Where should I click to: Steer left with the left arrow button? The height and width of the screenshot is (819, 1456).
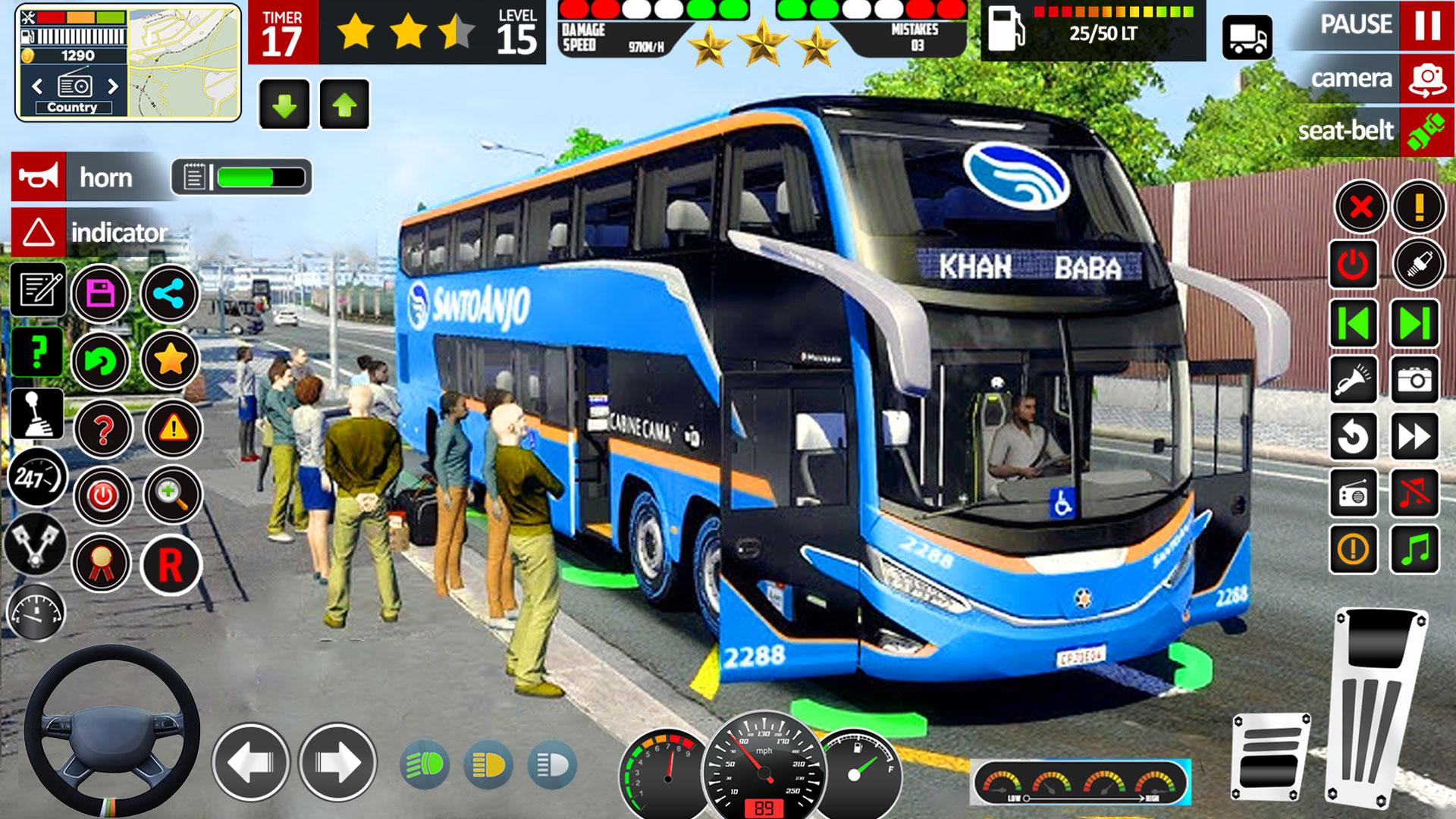(251, 762)
